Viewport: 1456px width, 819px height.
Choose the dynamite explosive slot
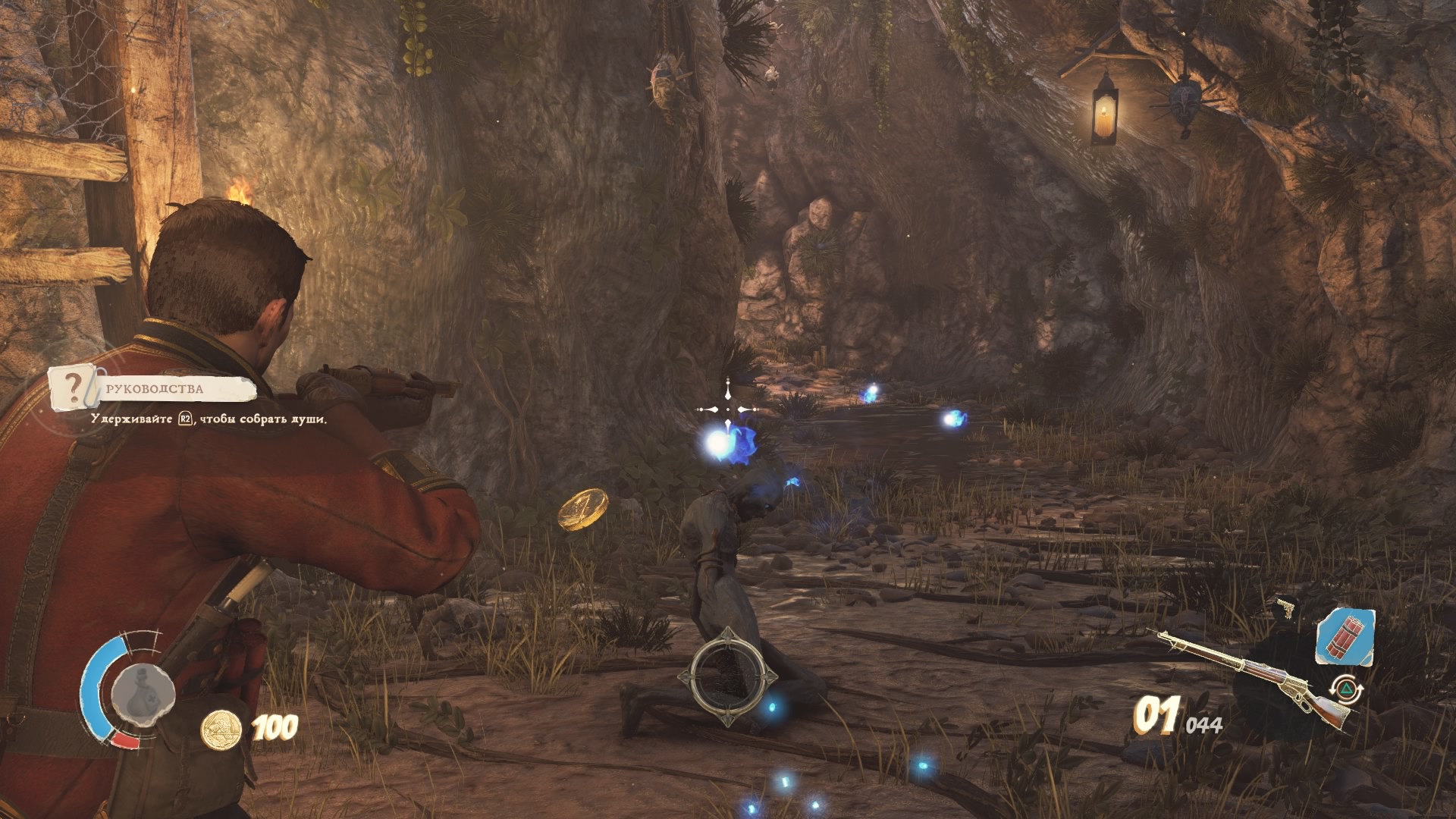click(1345, 636)
